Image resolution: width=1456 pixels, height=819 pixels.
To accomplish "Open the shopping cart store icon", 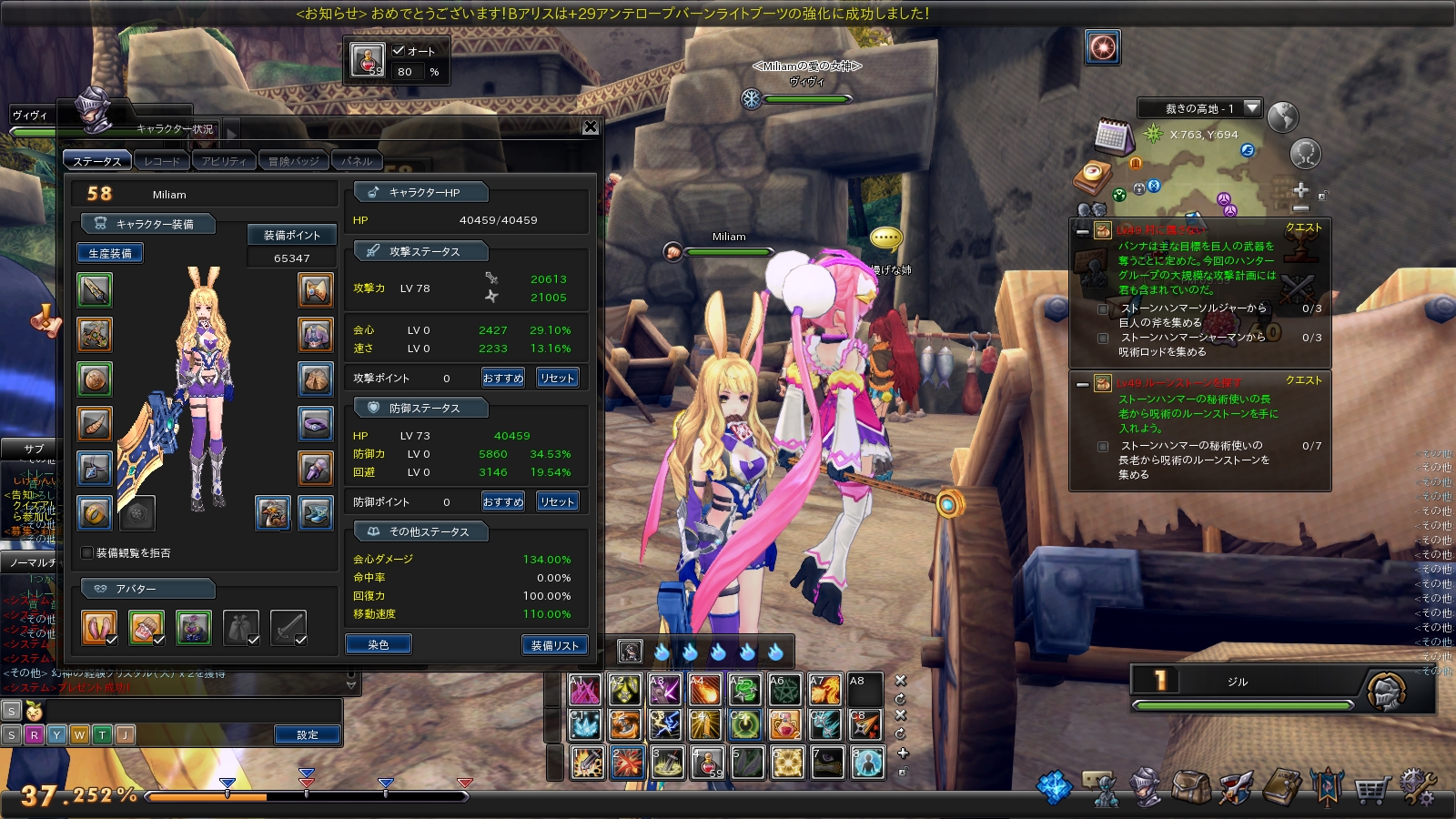I will 1370,788.
